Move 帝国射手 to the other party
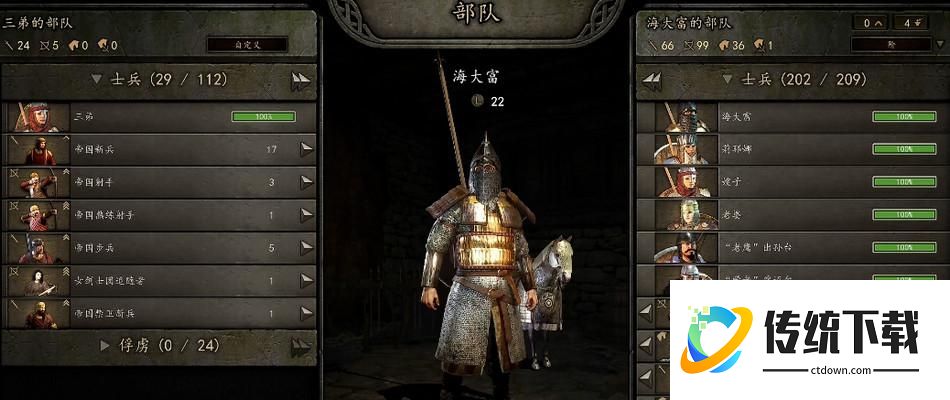This screenshot has height=400, width=950. (307, 182)
